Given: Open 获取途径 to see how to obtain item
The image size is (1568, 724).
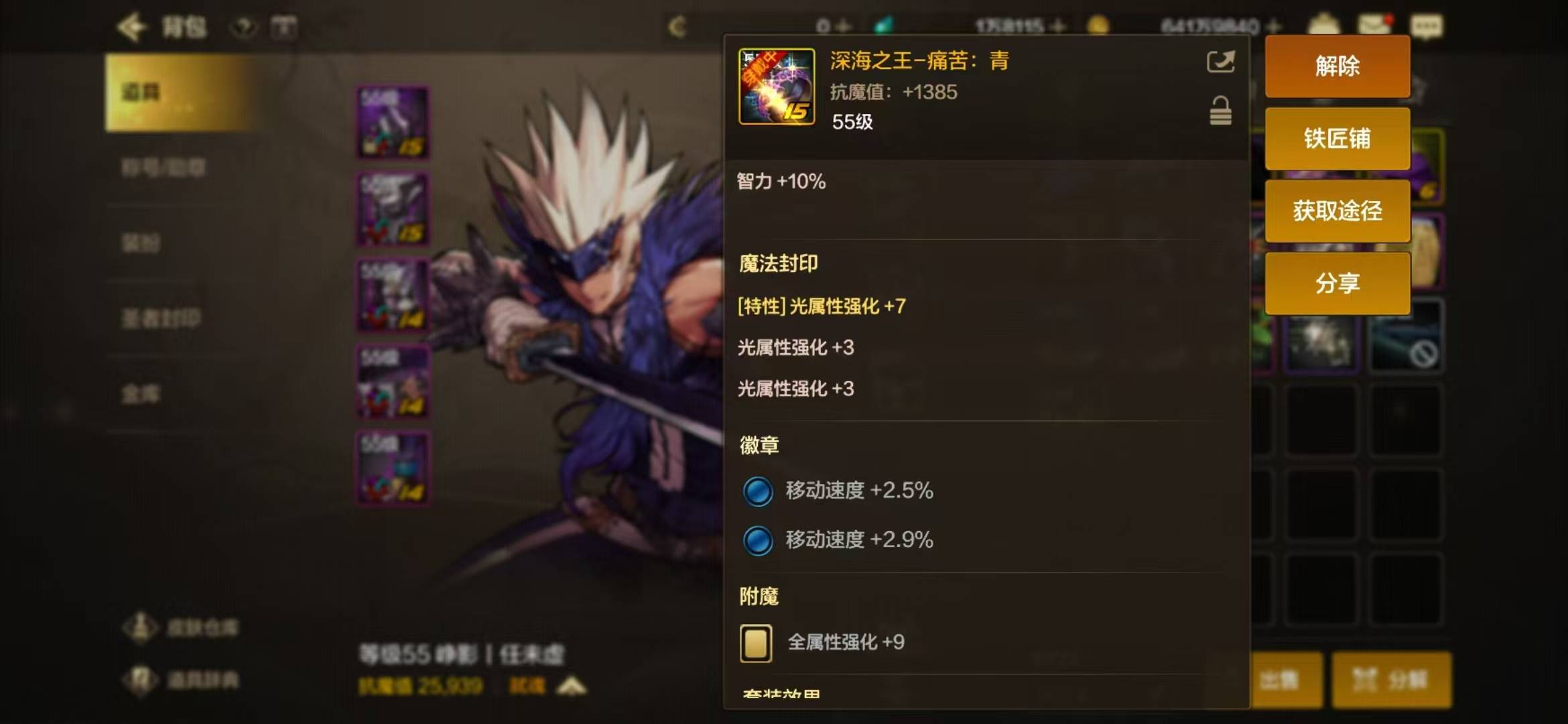Looking at the screenshot, I should coord(1337,209).
